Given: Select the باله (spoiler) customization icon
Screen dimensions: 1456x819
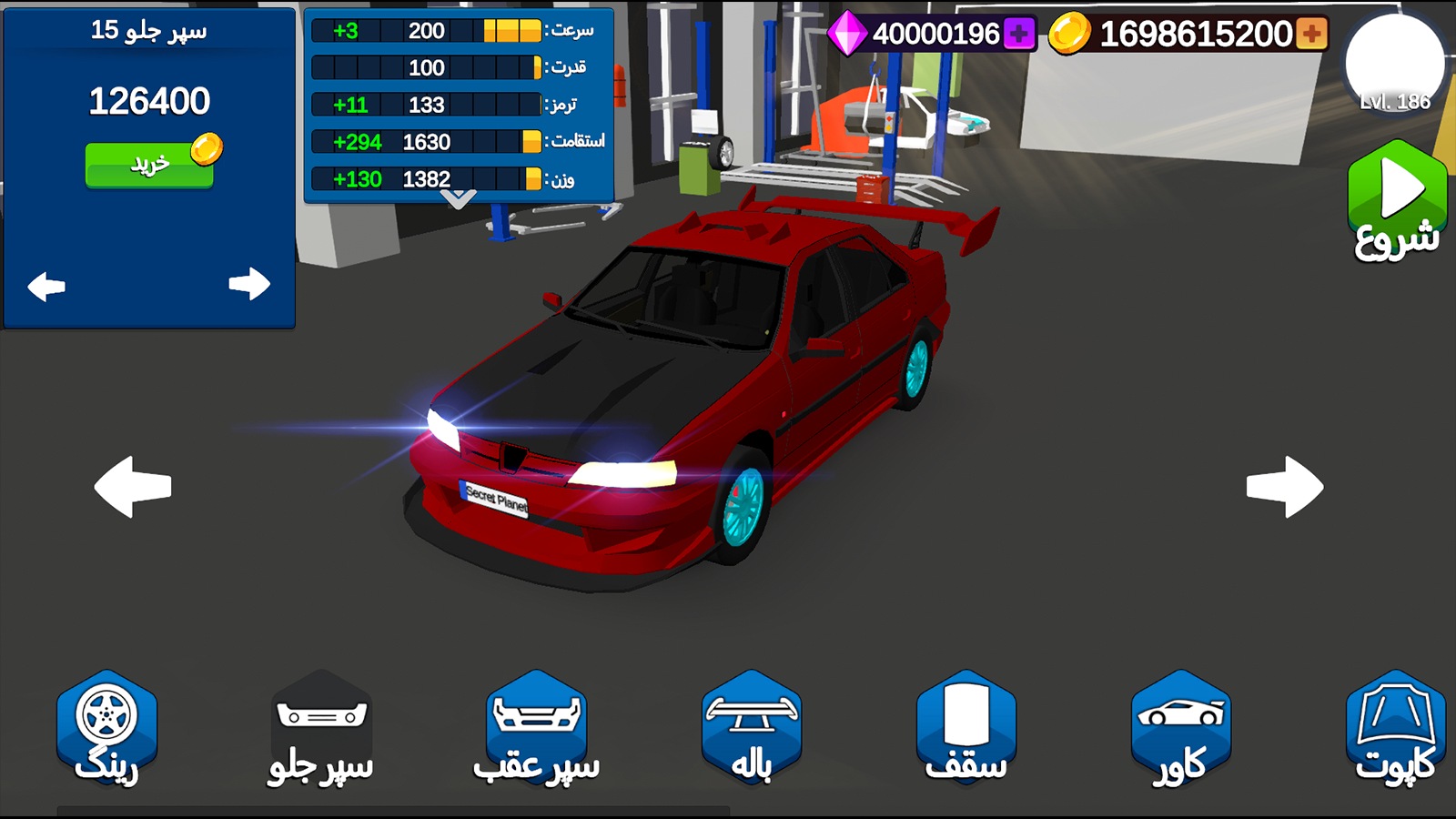Looking at the screenshot, I should pos(751,719).
